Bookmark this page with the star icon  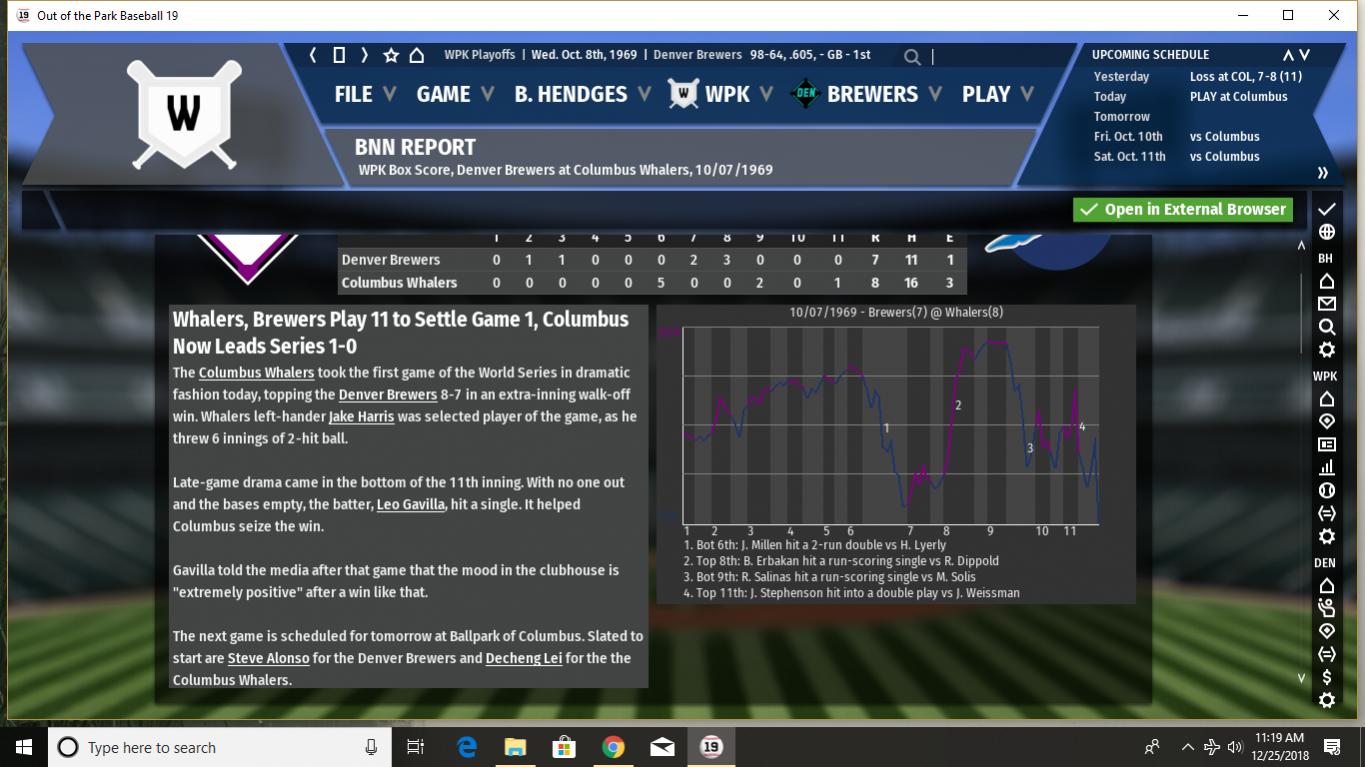coord(391,55)
